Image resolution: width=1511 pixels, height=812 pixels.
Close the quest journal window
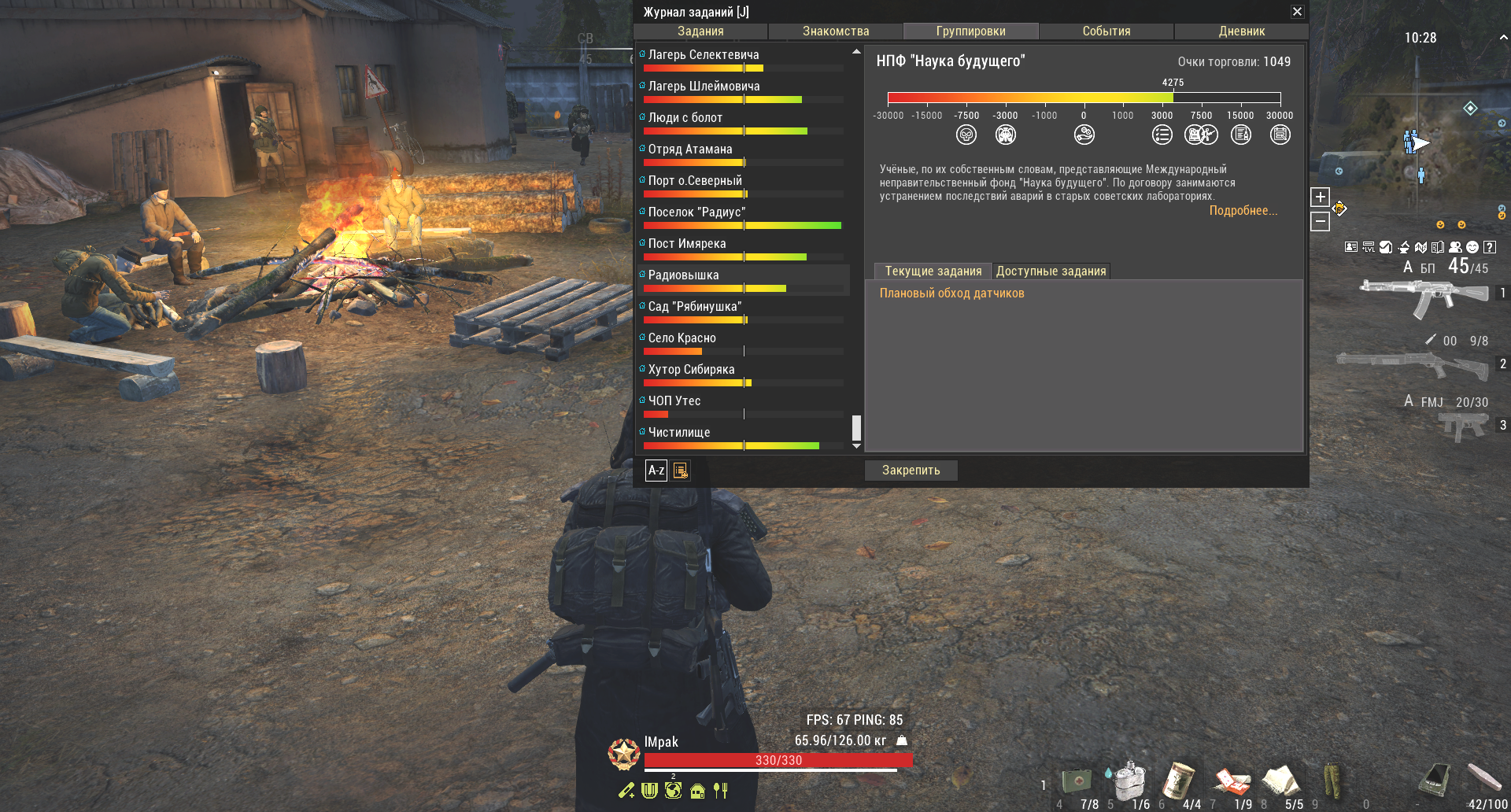pyautogui.click(x=1297, y=12)
